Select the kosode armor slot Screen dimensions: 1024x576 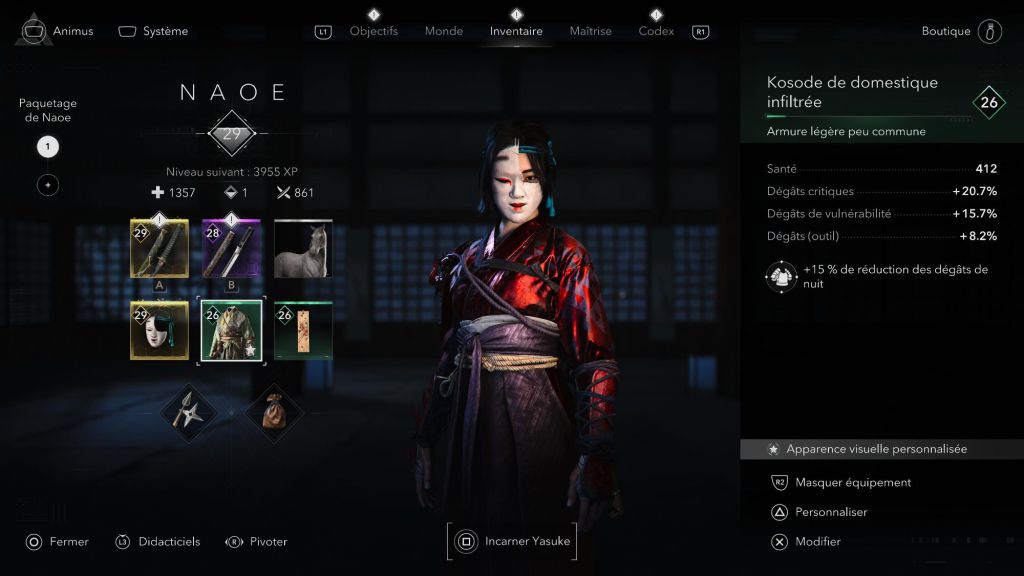point(231,330)
